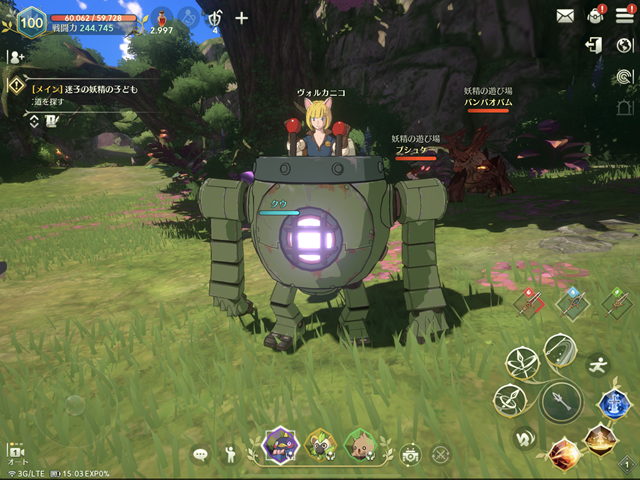Screen dimensions: 640x480
Task: Select the yellow black-faced familiar portrait
Action: (320, 445)
